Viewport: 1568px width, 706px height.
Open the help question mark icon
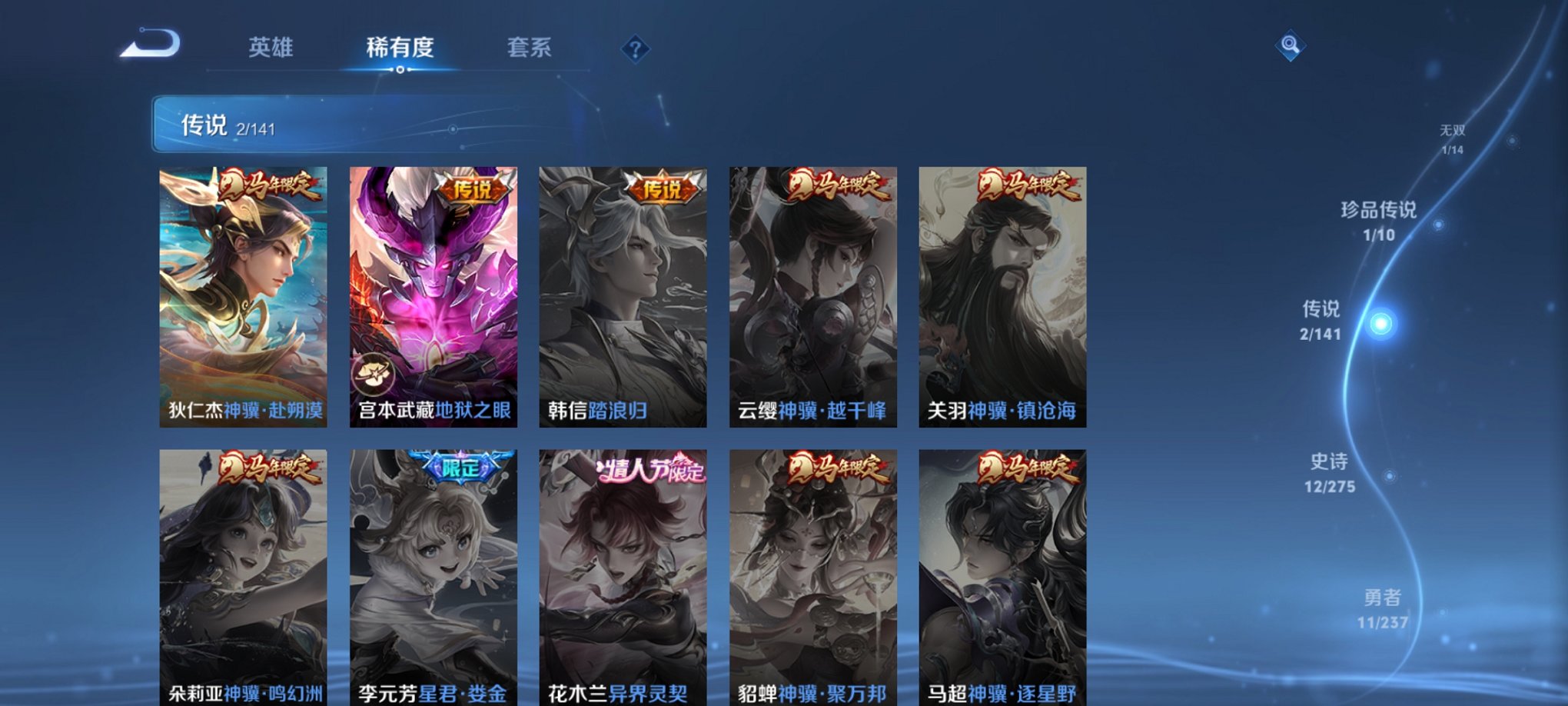(x=633, y=50)
